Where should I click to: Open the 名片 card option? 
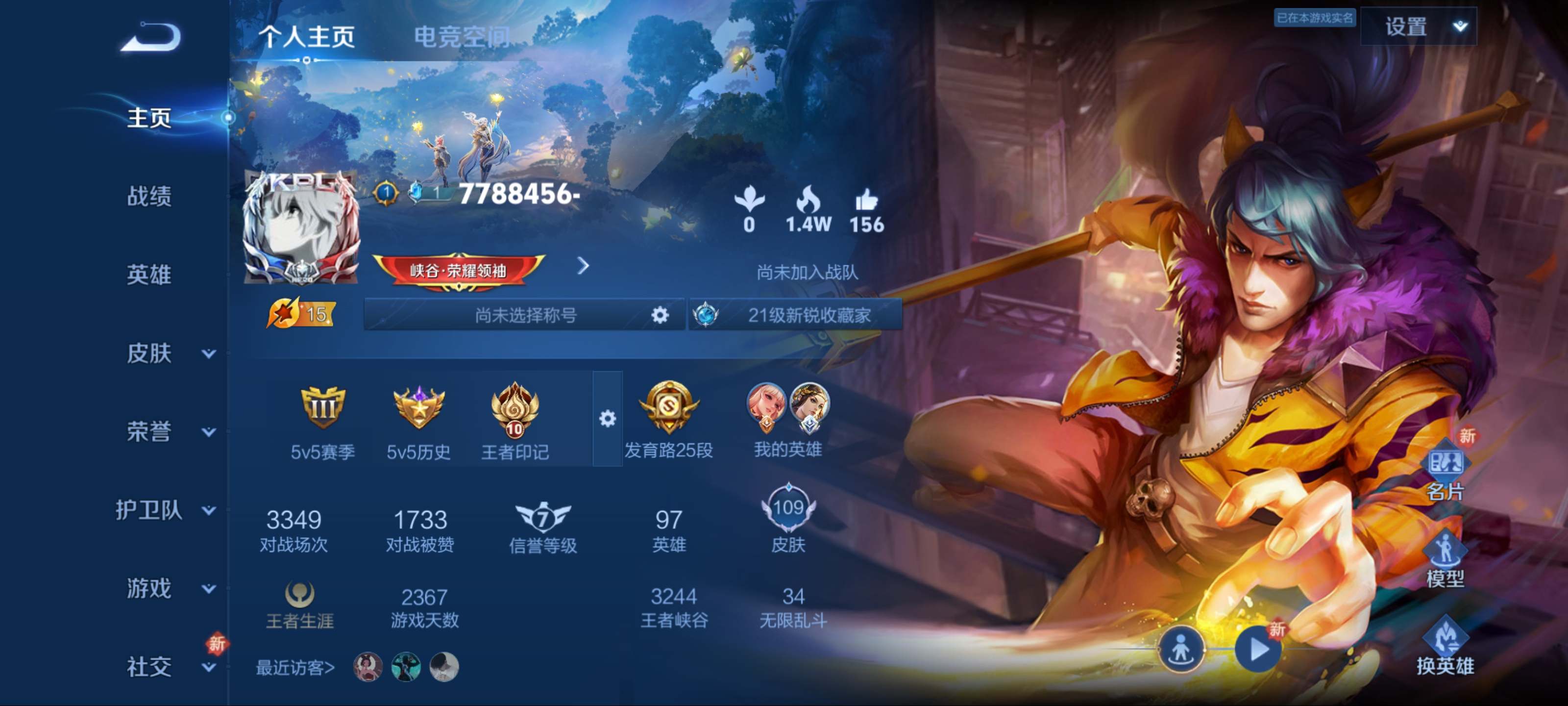[x=1445, y=472]
